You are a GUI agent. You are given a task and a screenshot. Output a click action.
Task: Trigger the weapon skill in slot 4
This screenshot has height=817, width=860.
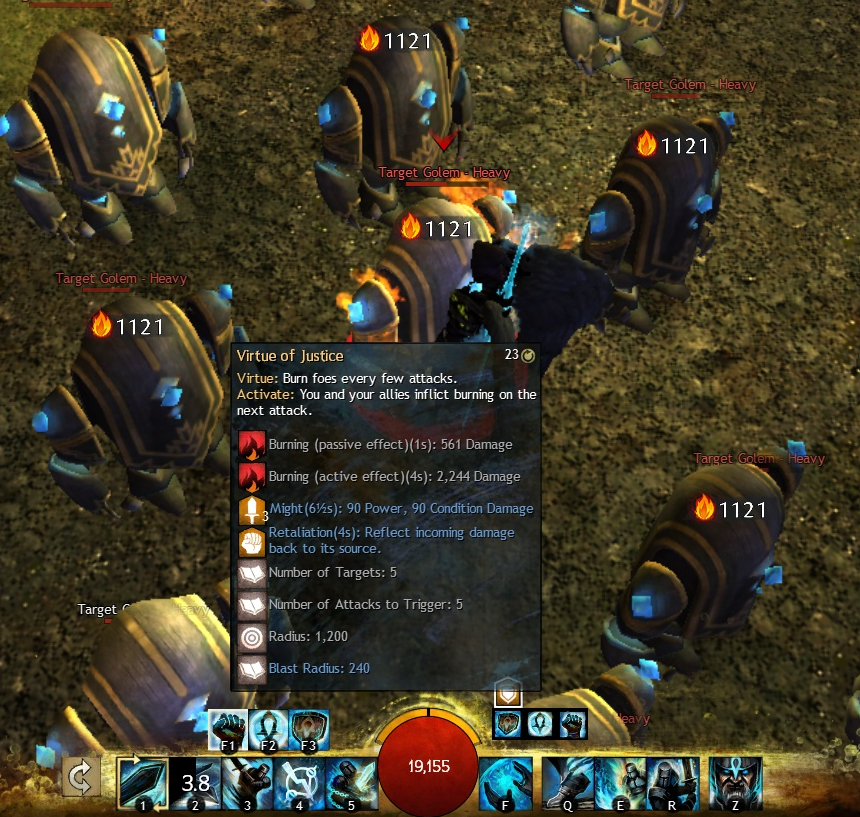pyautogui.click(x=299, y=780)
